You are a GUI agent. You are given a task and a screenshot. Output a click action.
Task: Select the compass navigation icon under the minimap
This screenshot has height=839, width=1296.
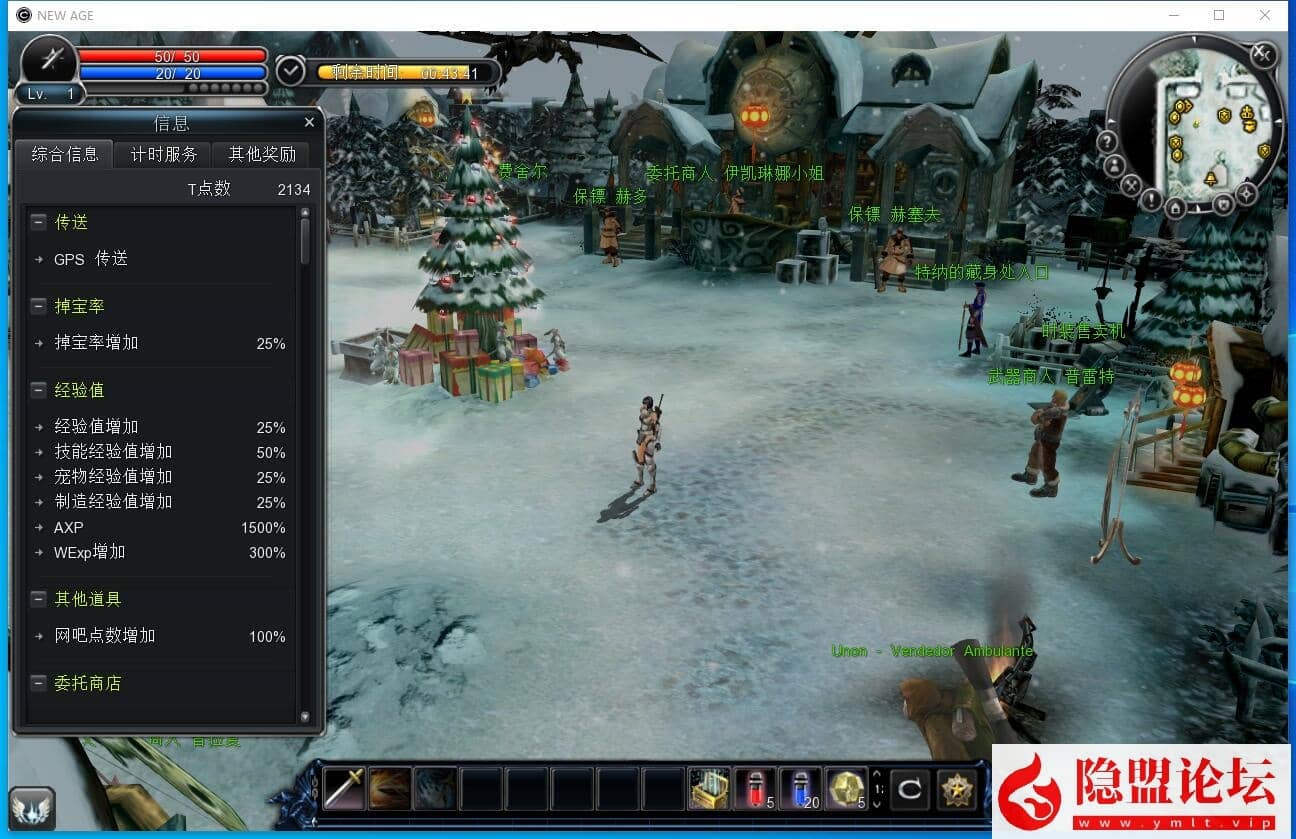pos(1246,194)
